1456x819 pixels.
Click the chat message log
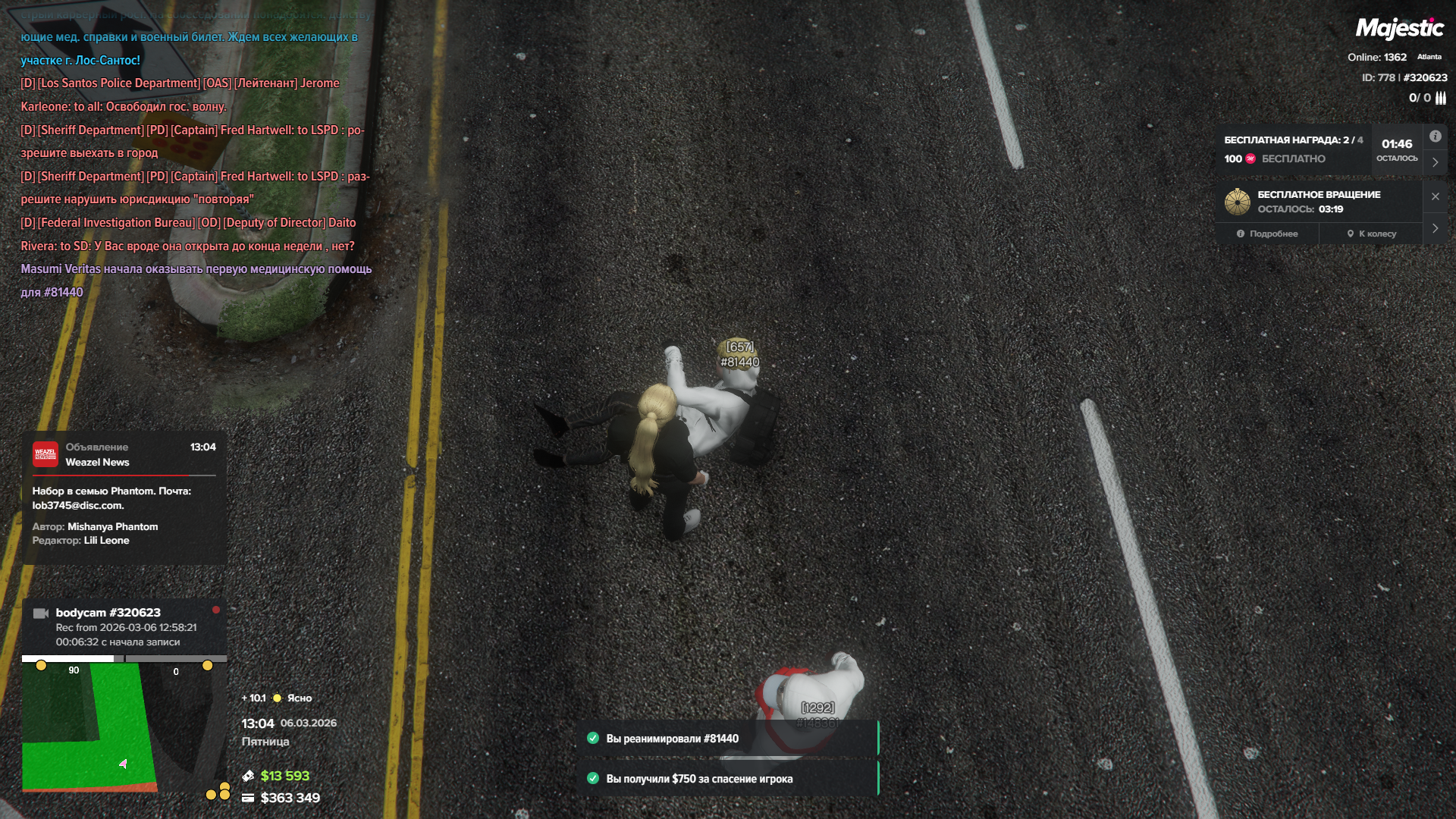[196, 164]
